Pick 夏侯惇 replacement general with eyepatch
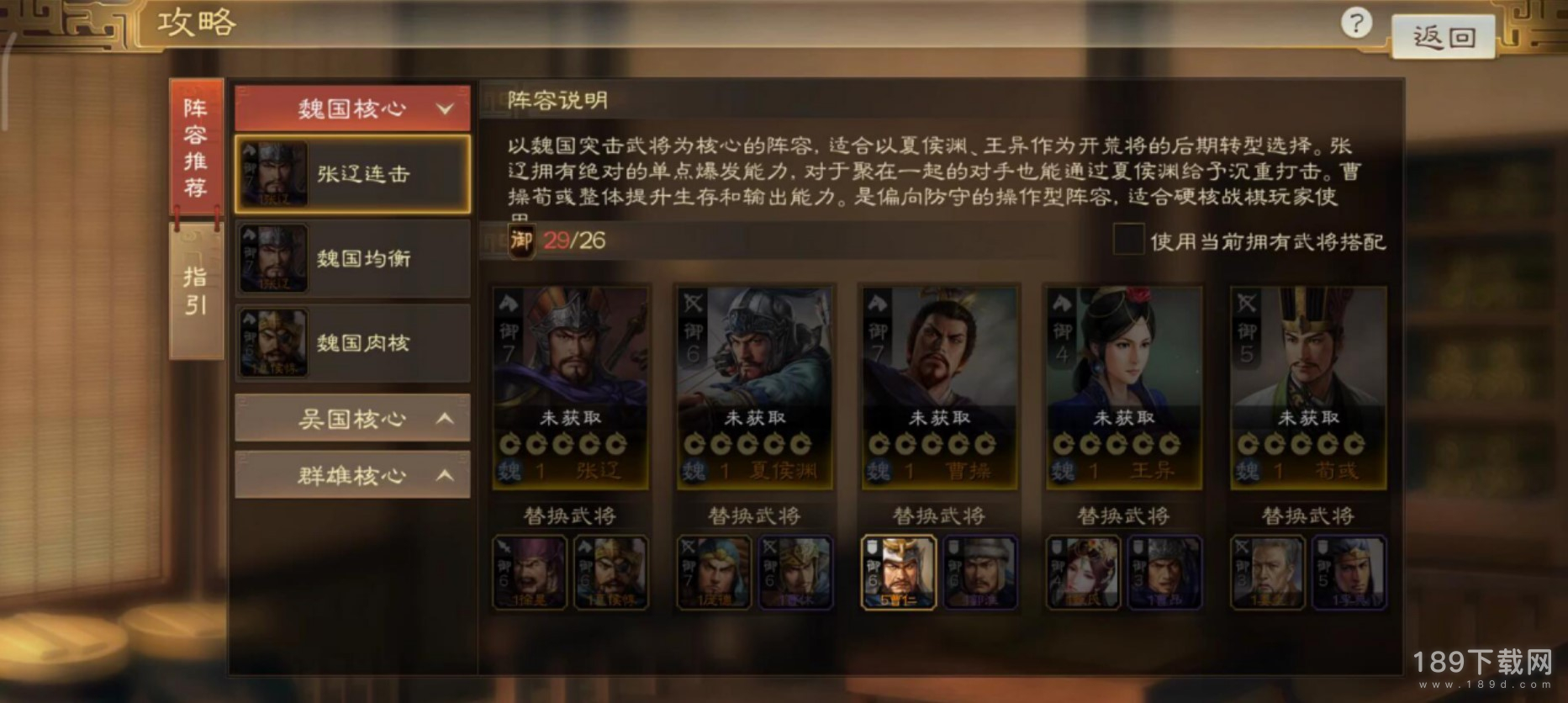Screen dimensions: 1568x703 coord(610,572)
